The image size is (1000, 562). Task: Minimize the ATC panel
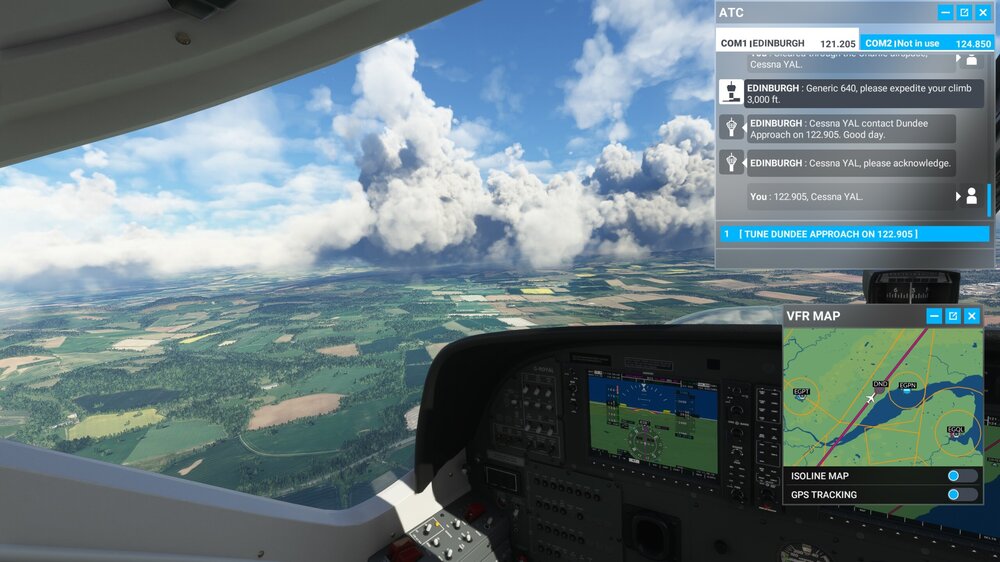point(945,13)
